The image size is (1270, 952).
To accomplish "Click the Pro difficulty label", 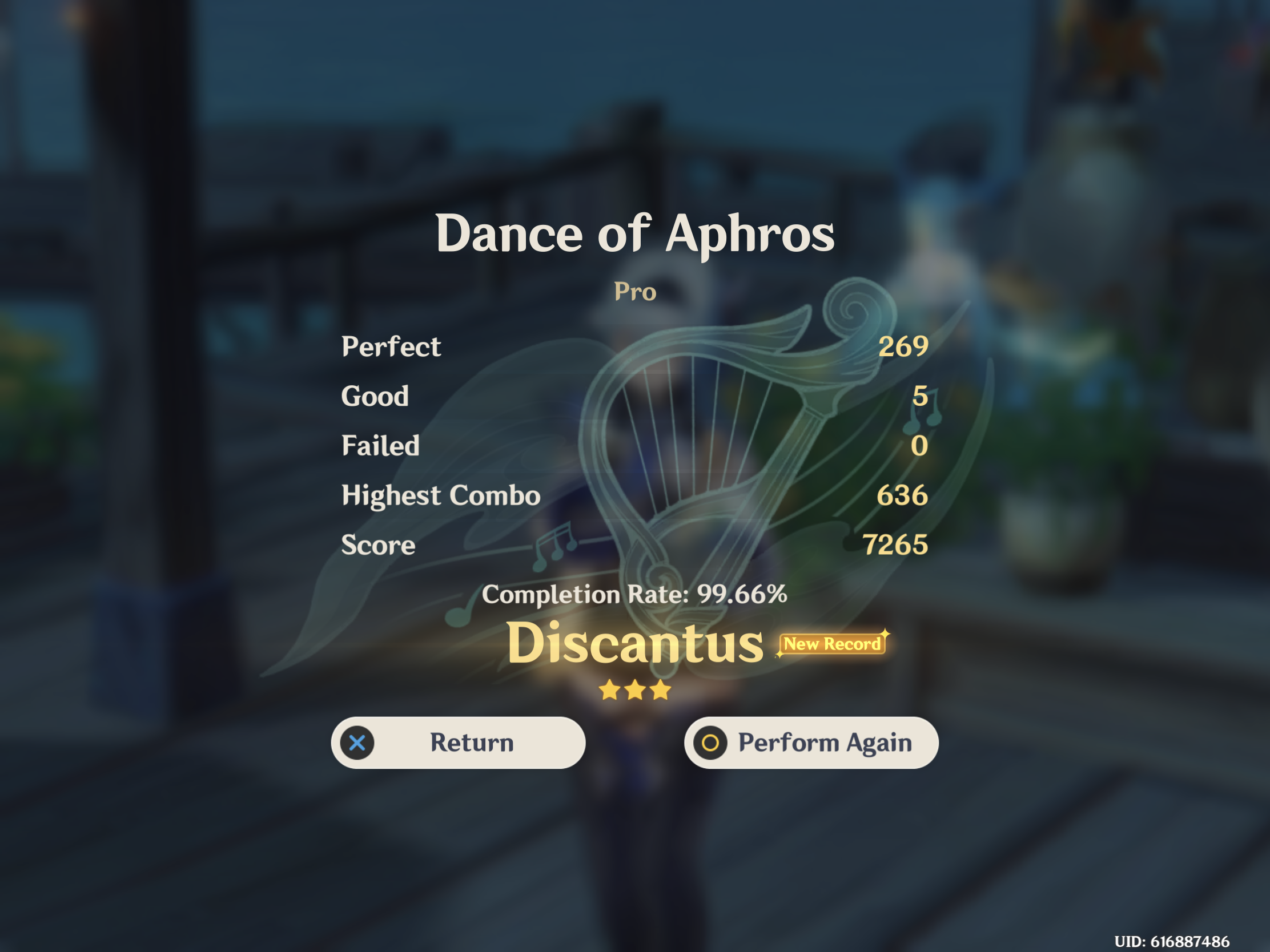I will click(x=635, y=292).
